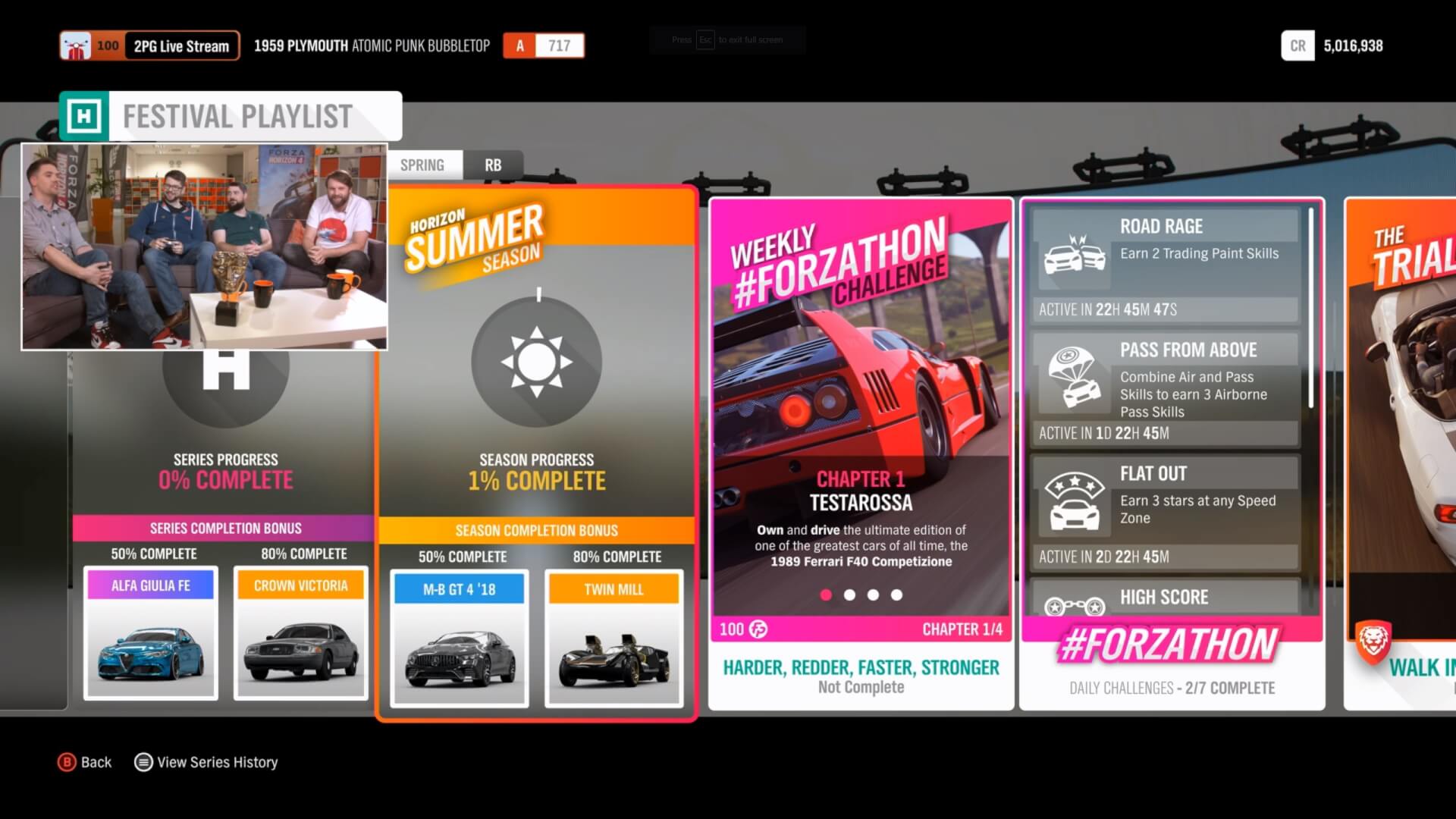Select the fourth Forzathon chapter dot
Screen dimensions: 1456x819
898,595
